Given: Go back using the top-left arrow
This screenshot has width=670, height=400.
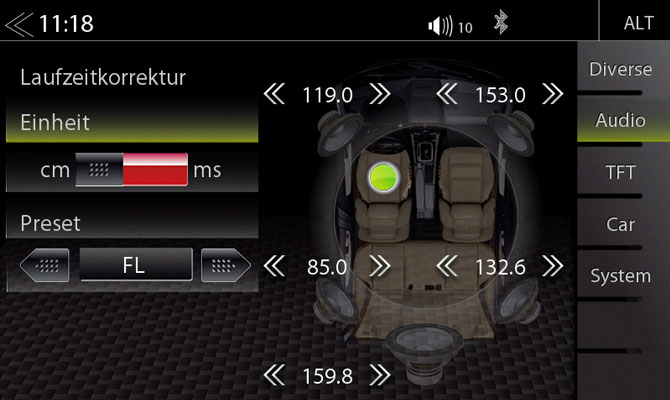Looking at the screenshot, I should coord(18,23).
